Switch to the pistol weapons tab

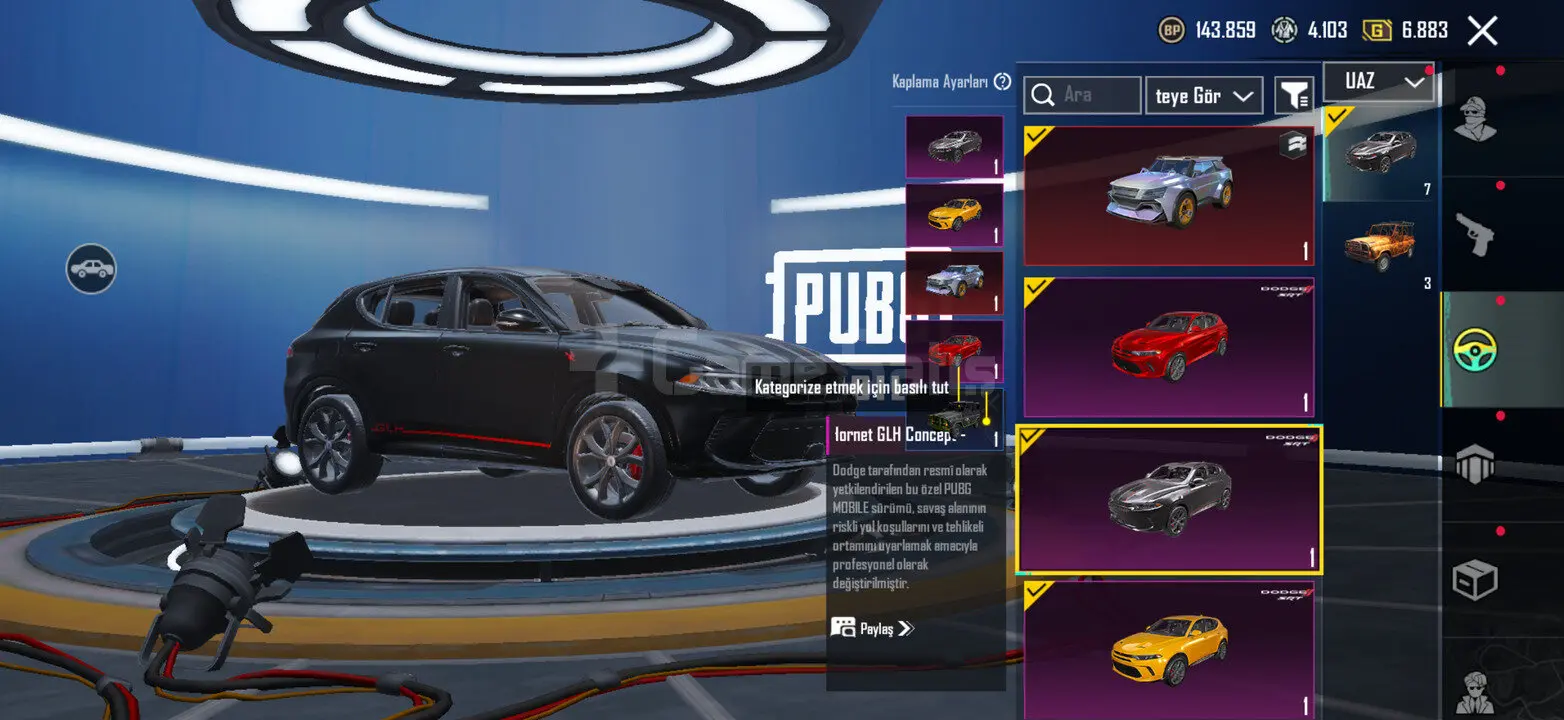[x=1475, y=236]
